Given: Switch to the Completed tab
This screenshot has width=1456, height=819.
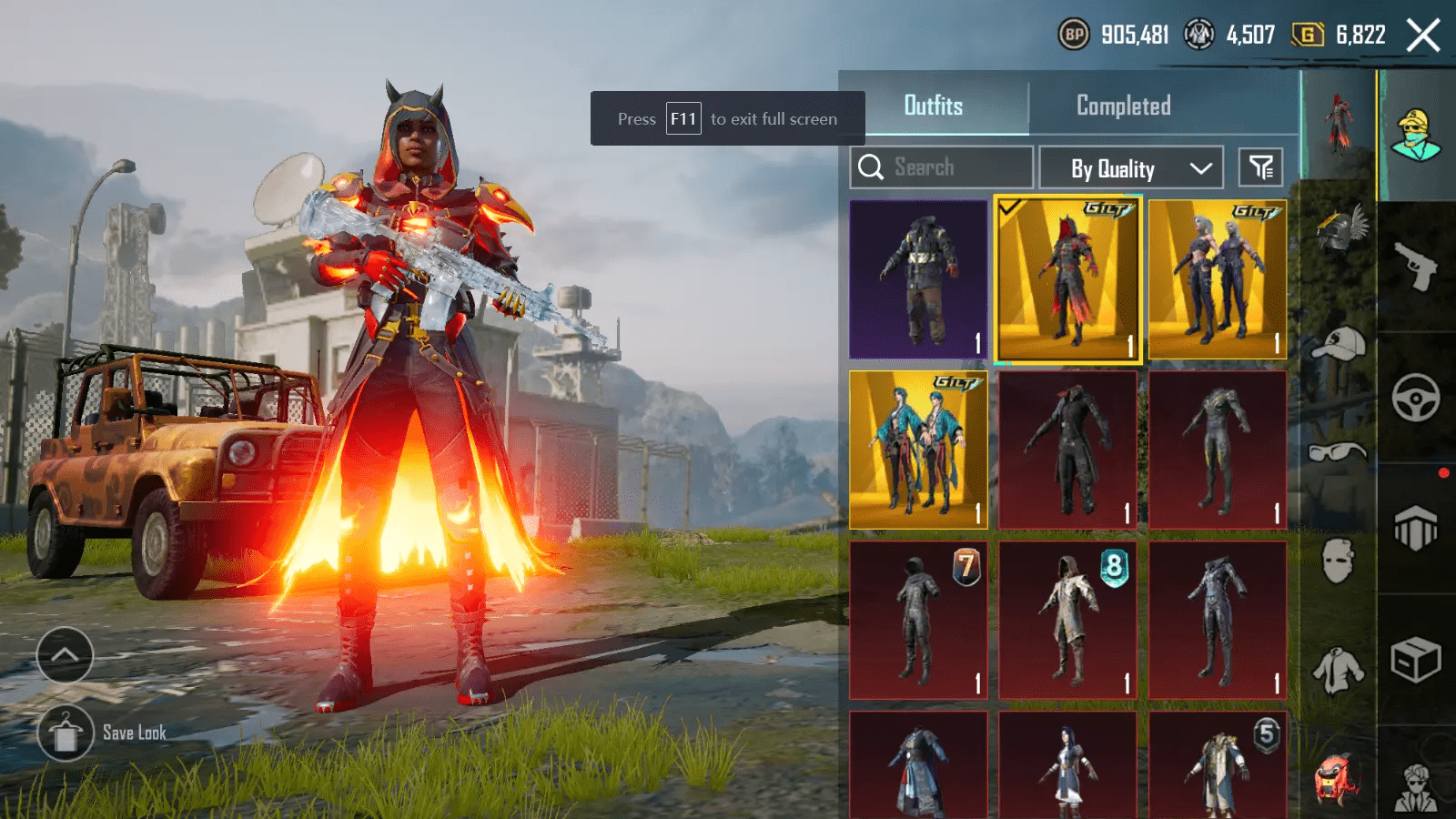Looking at the screenshot, I should pyautogui.click(x=1125, y=106).
